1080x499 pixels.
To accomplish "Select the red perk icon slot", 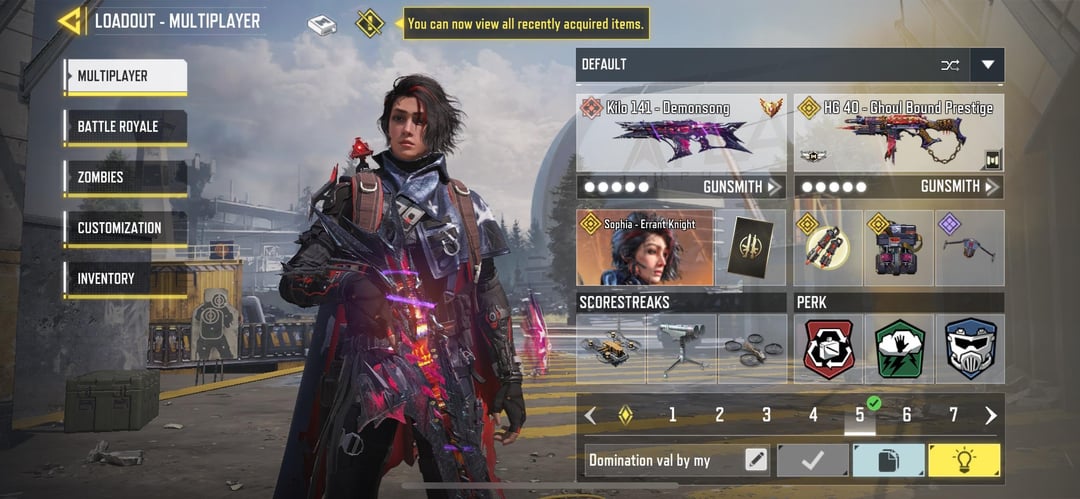I will pos(829,349).
